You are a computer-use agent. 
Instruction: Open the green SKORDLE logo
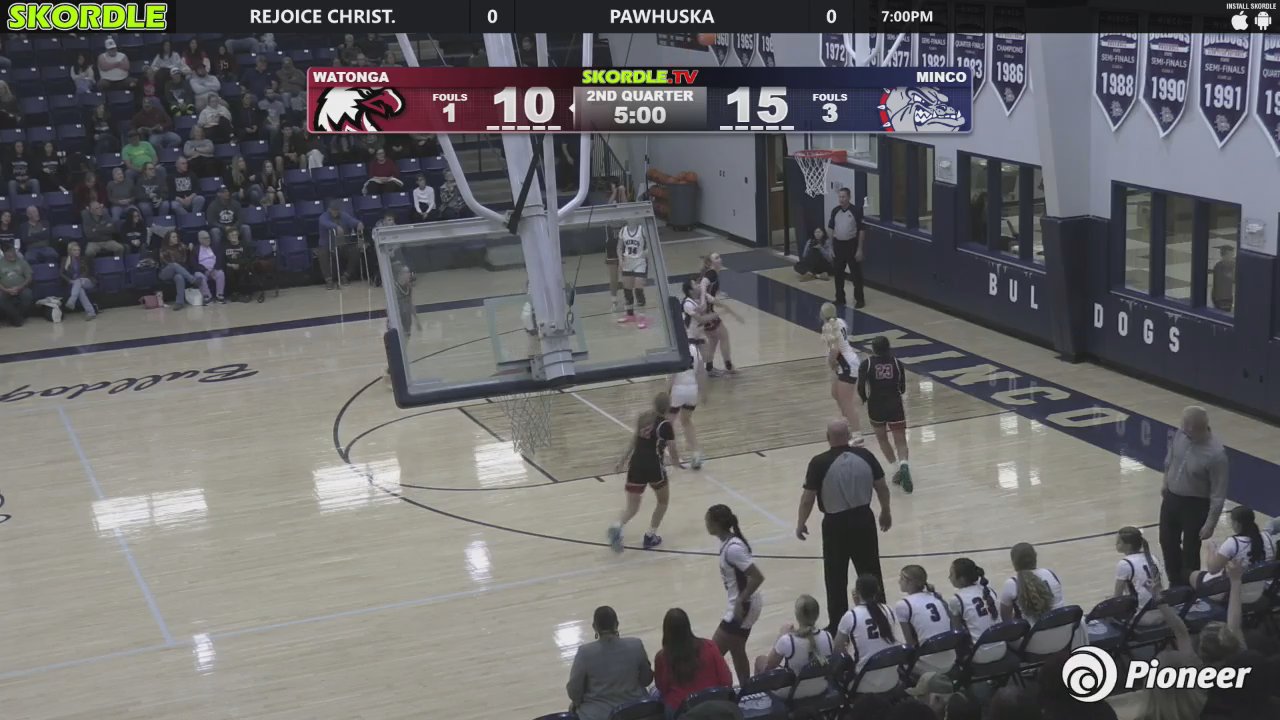[x=86, y=16]
